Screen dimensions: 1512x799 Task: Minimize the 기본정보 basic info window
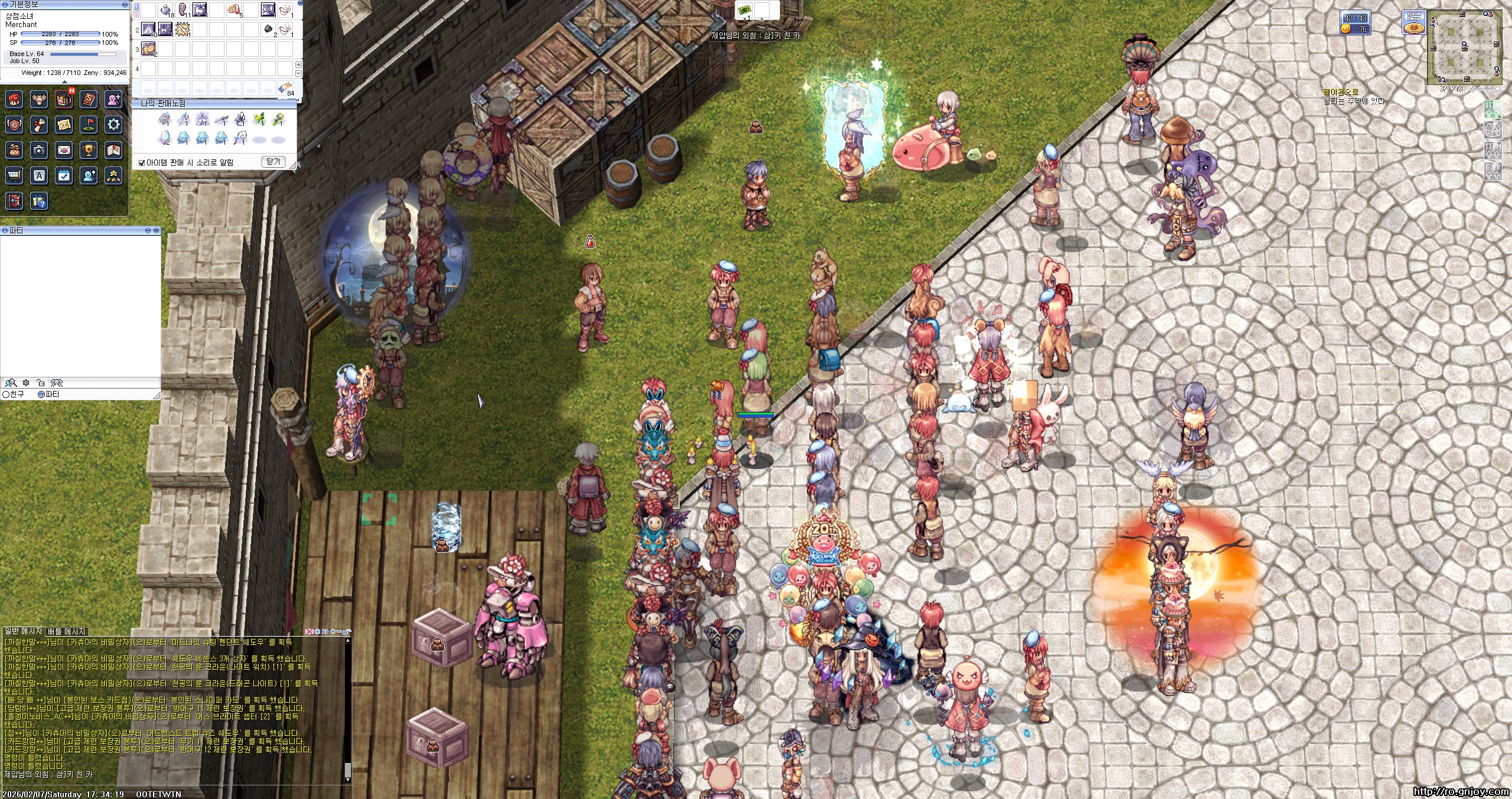pos(125,4)
